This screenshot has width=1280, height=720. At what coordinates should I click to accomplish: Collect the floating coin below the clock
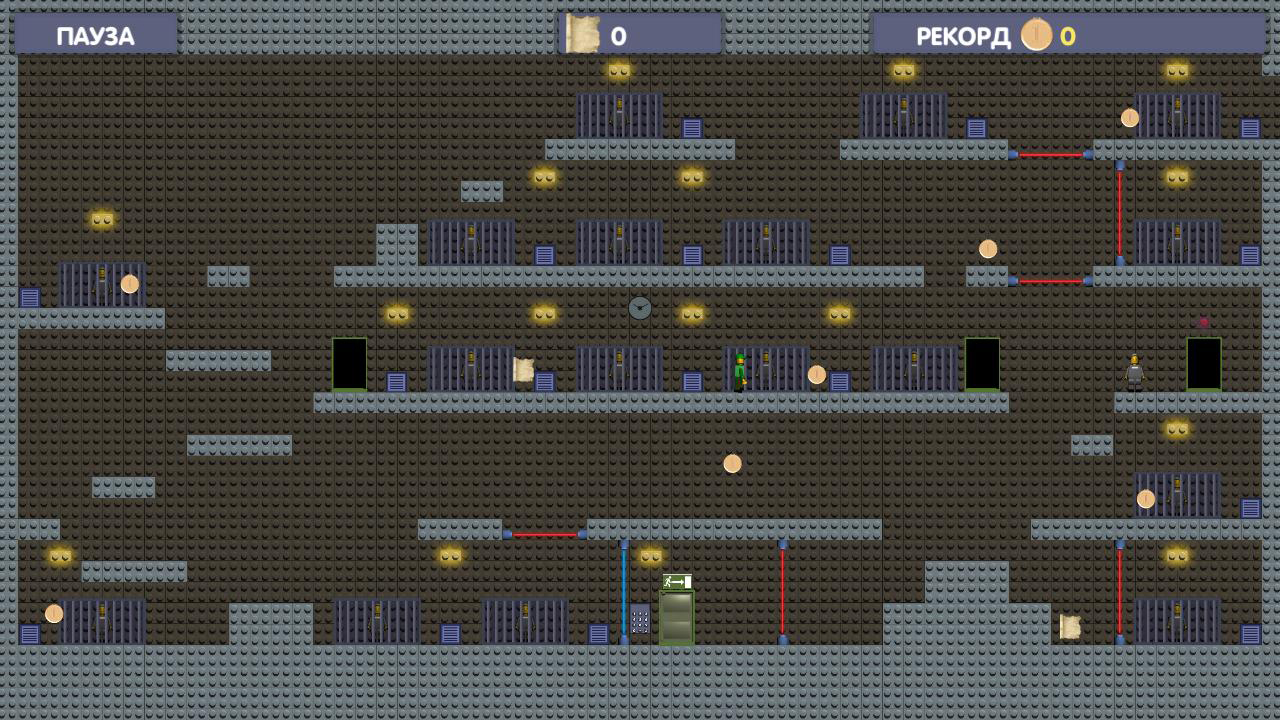pos(733,462)
